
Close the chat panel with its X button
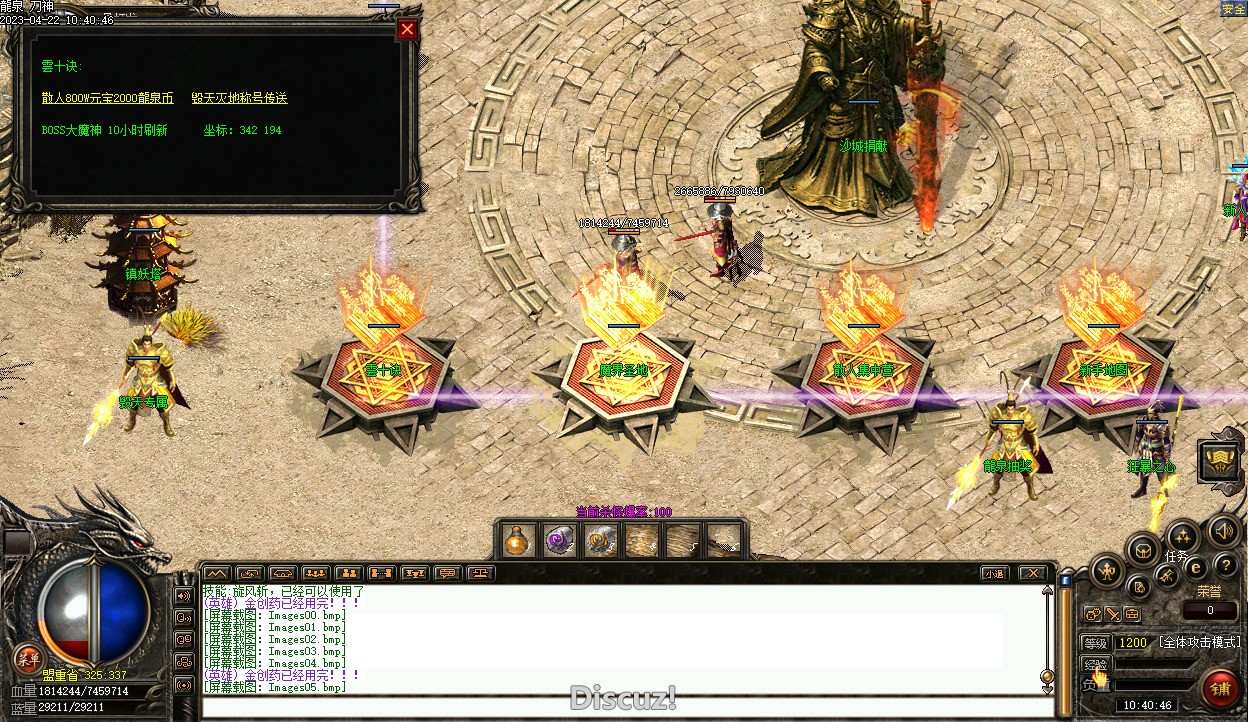pyautogui.click(x=1031, y=574)
